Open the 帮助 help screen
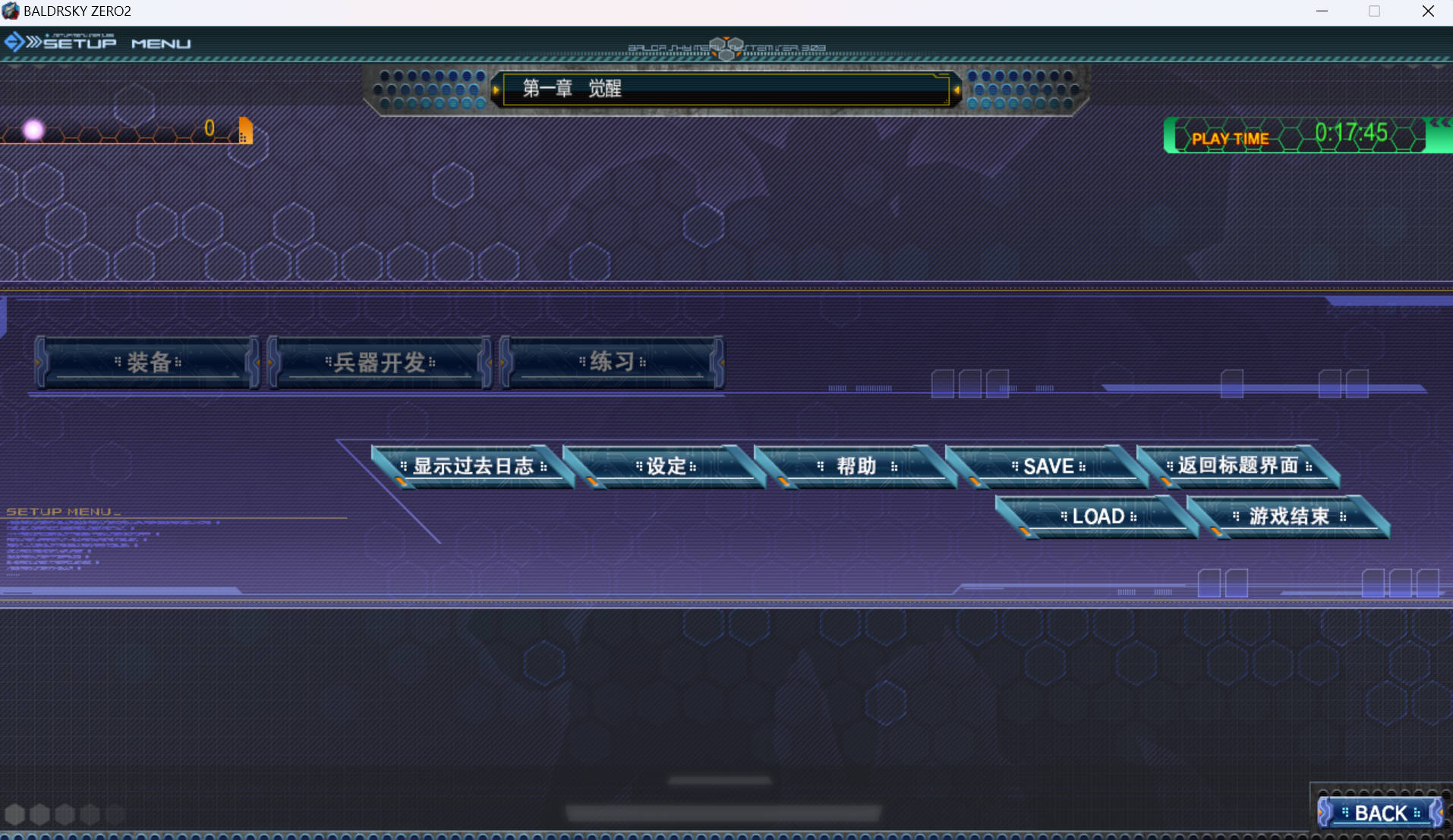The width and height of the screenshot is (1453, 840). pyautogui.click(x=856, y=466)
